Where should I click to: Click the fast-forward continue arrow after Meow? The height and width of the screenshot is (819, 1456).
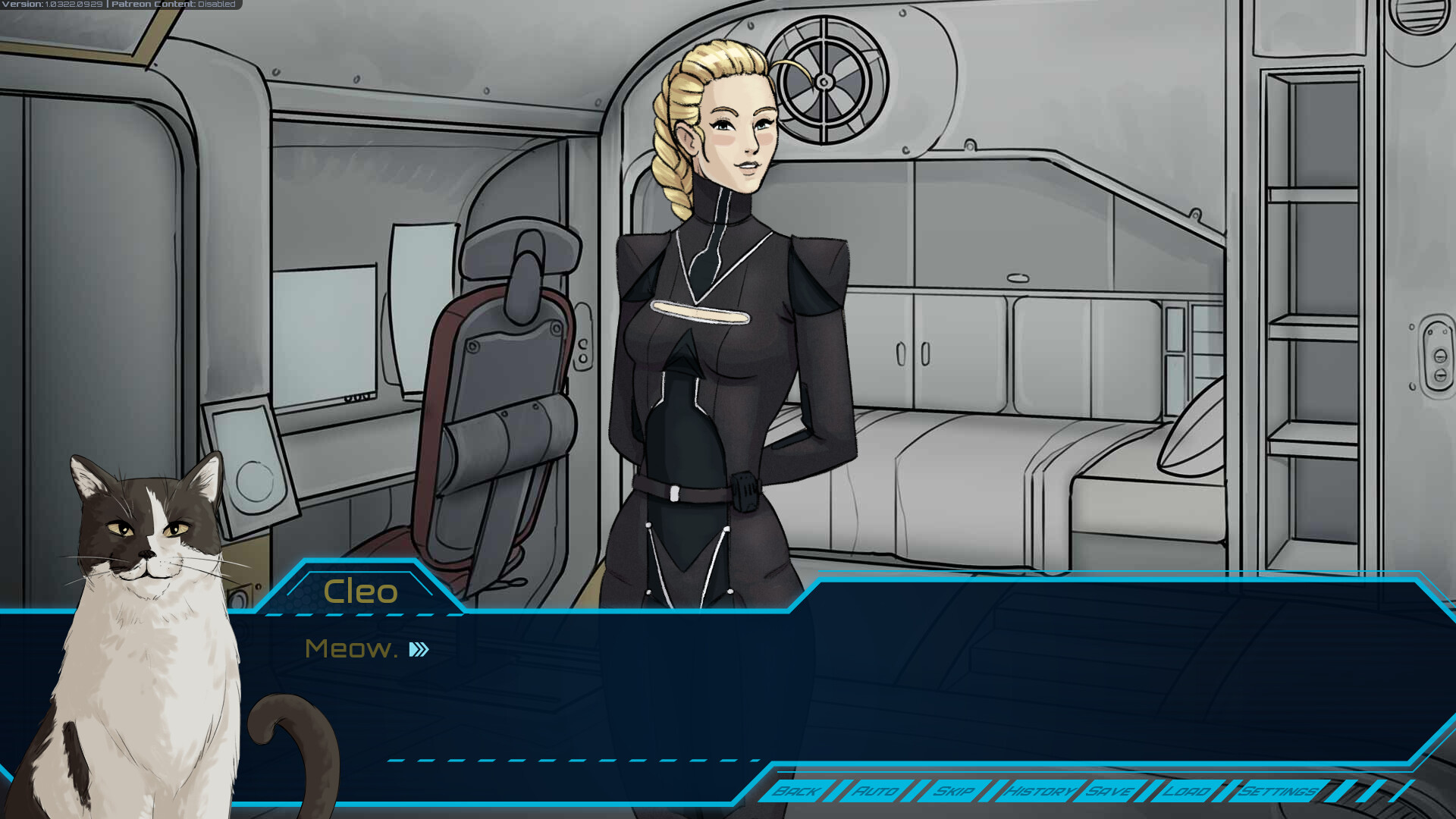[418, 650]
